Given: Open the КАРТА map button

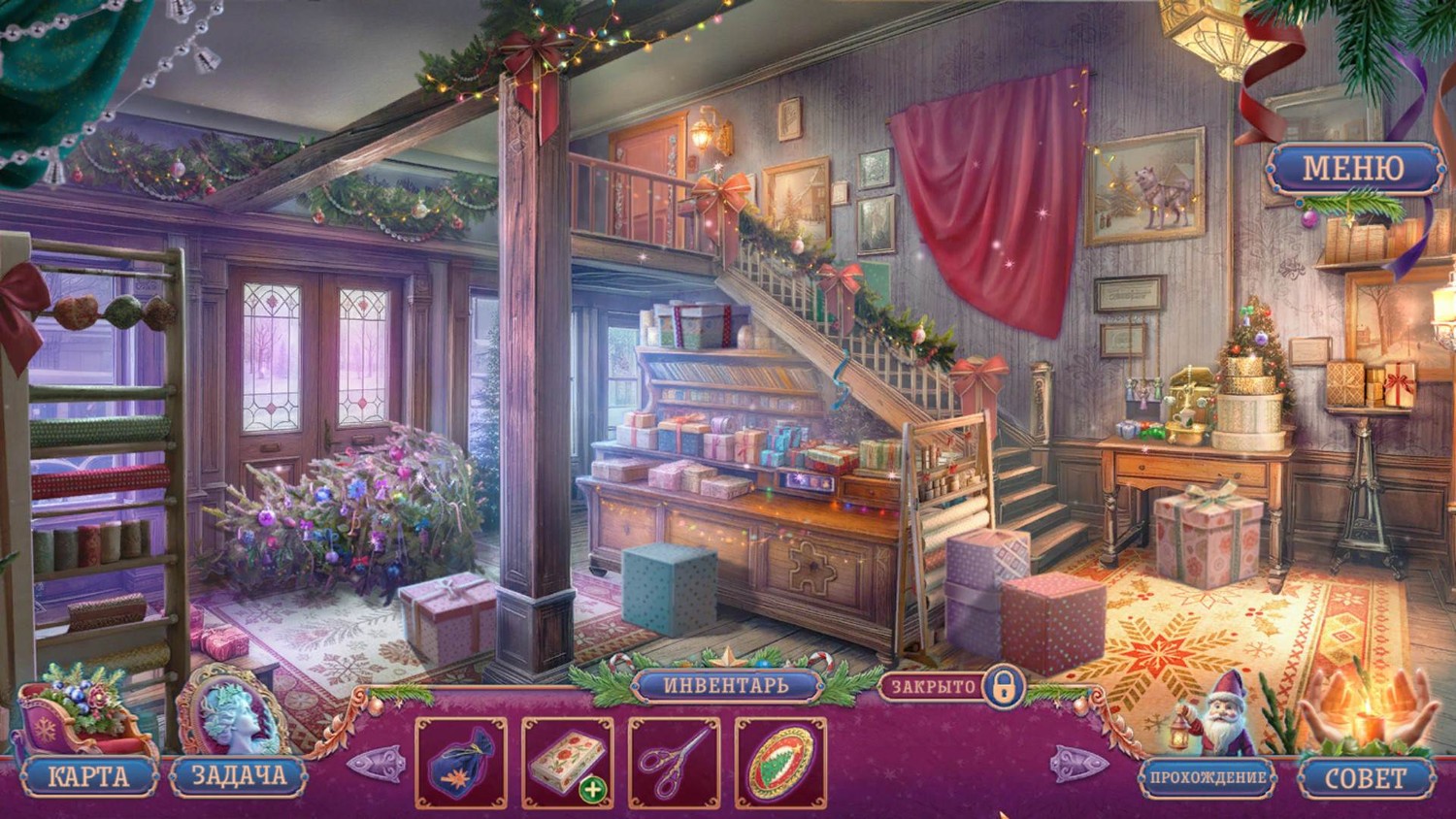Looking at the screenshot, I should point(87,776).
